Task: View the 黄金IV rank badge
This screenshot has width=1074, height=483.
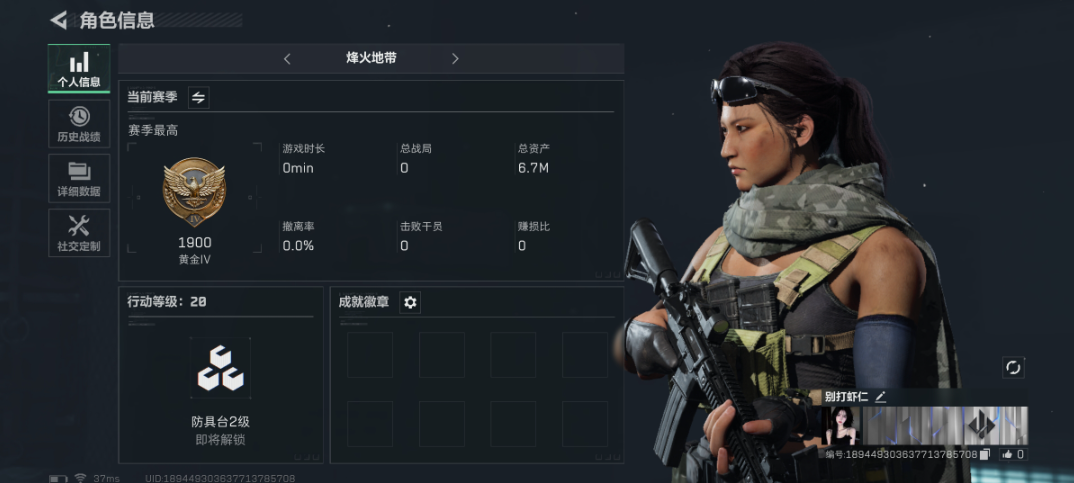Action: [x=194, y=190]
